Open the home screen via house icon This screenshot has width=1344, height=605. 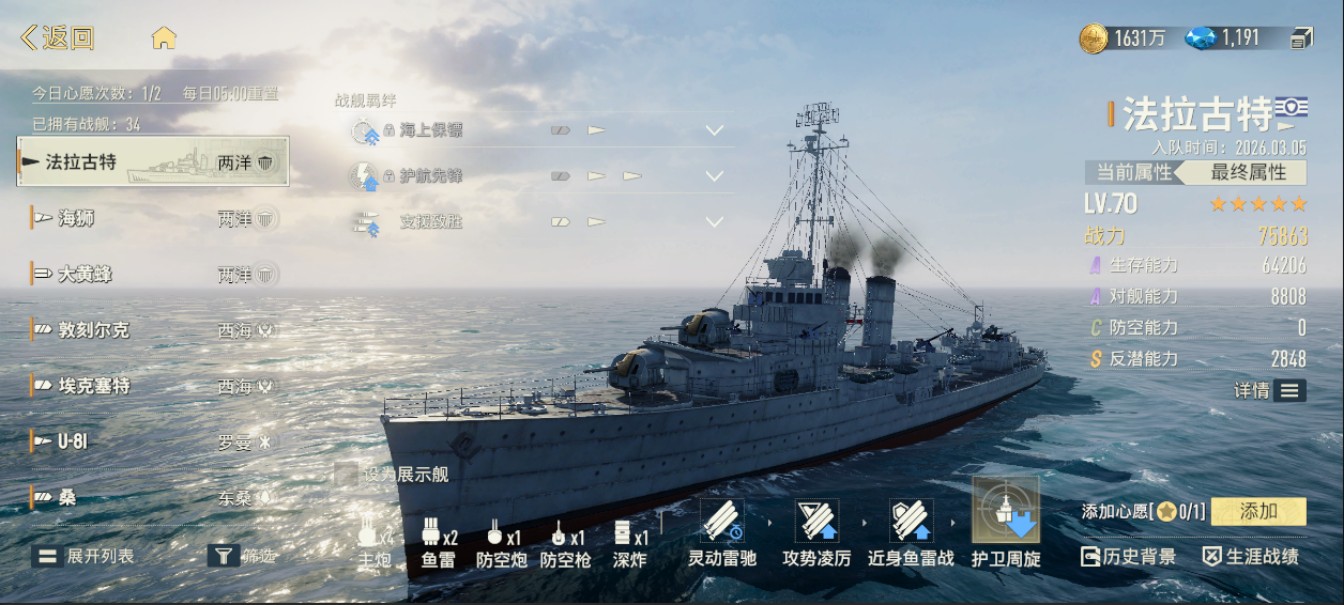[x=164, y=38]
